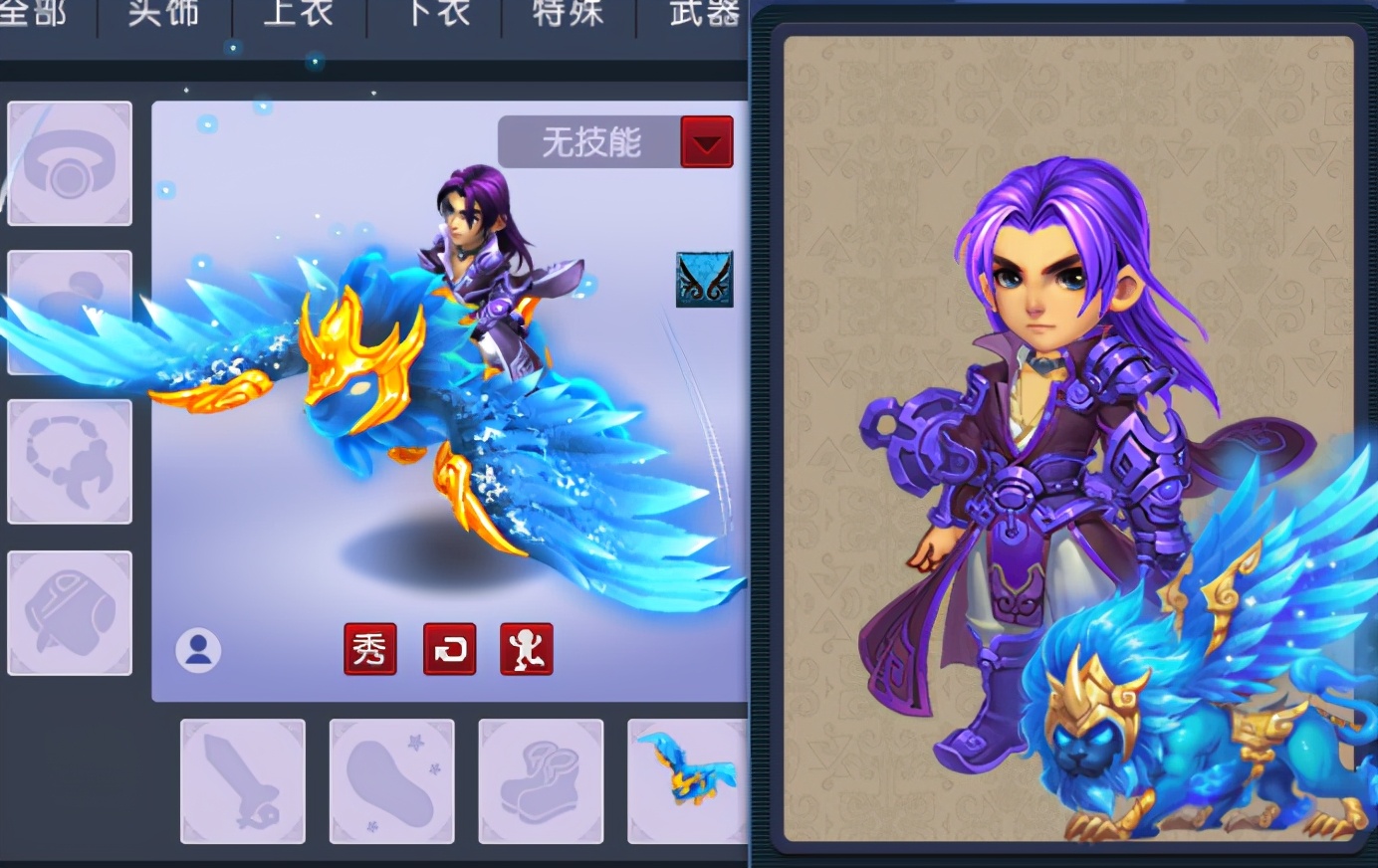The width and height of the screenshot is (1378, 868).
Task: Select the 上衣 category button
Action: point(296,14)
